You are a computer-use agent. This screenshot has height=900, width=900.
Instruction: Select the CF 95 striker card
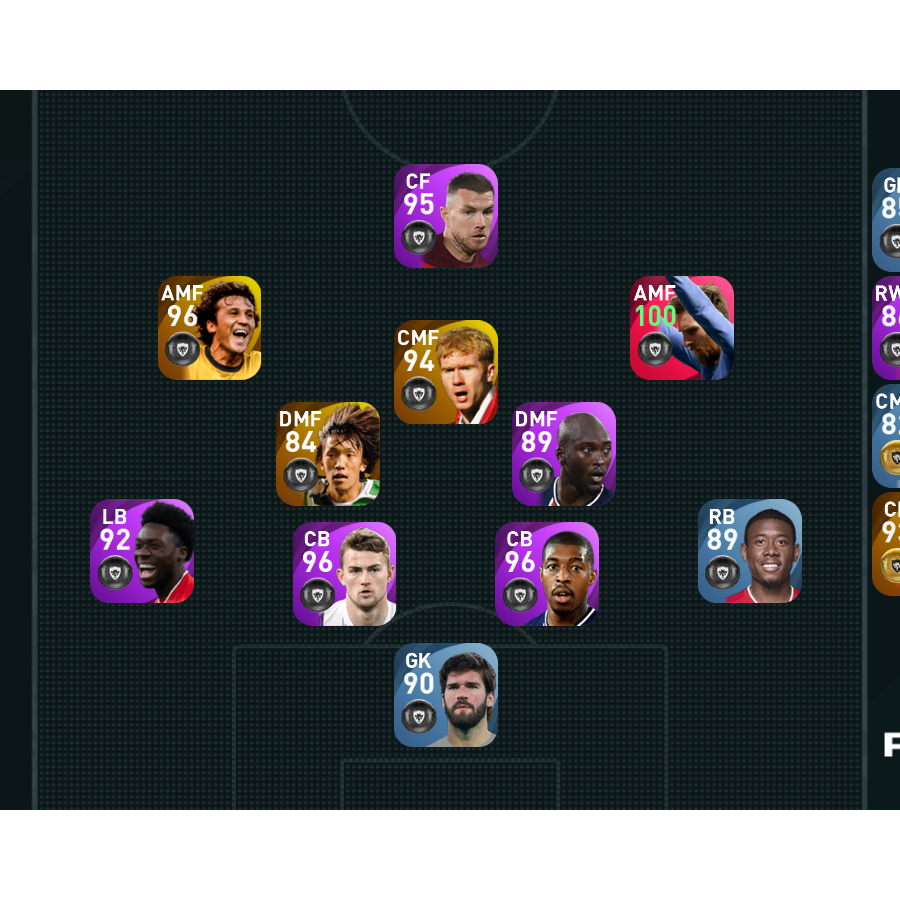[x=446, y=216]
